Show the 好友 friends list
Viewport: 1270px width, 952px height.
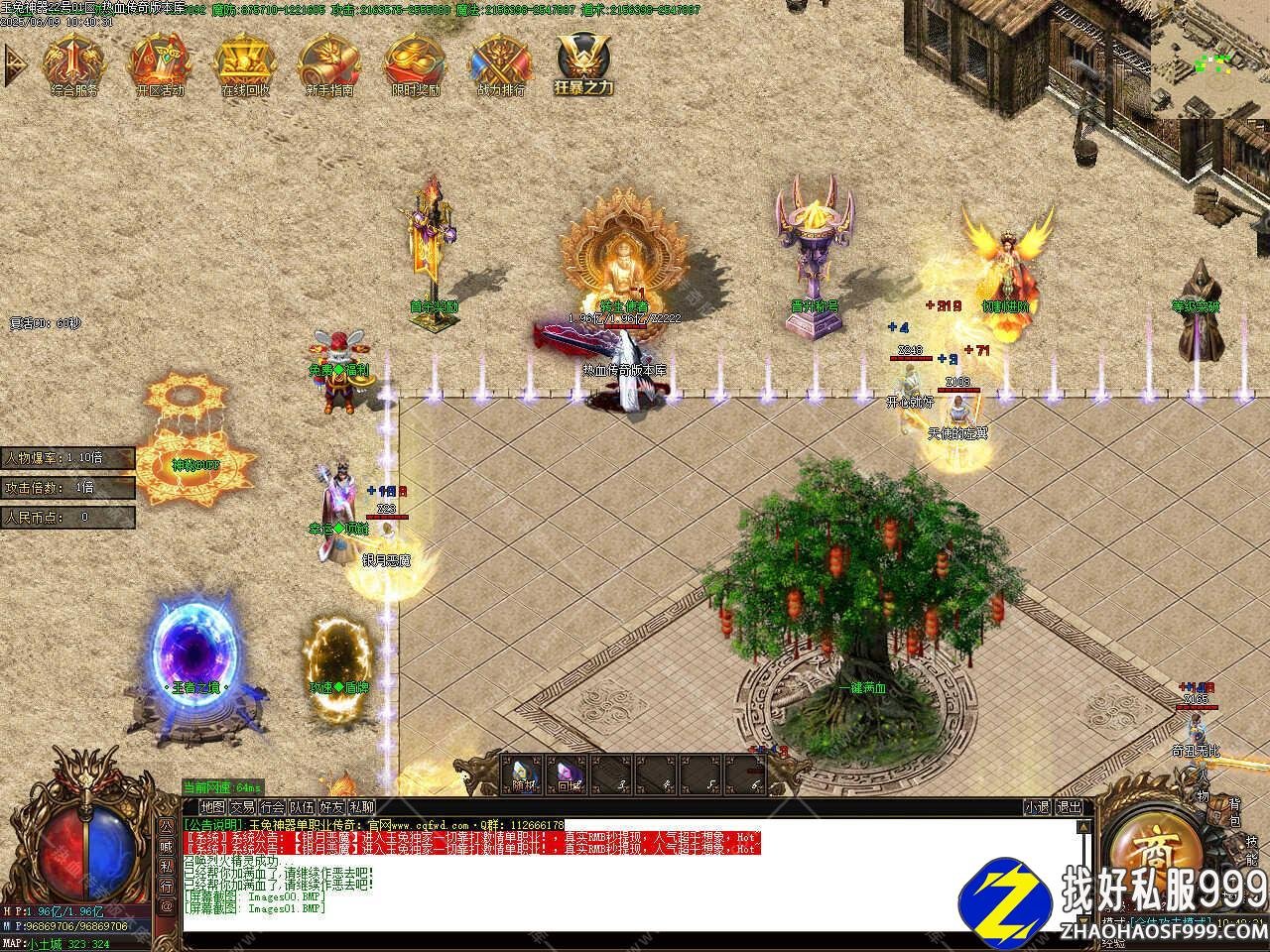[331, 807]
